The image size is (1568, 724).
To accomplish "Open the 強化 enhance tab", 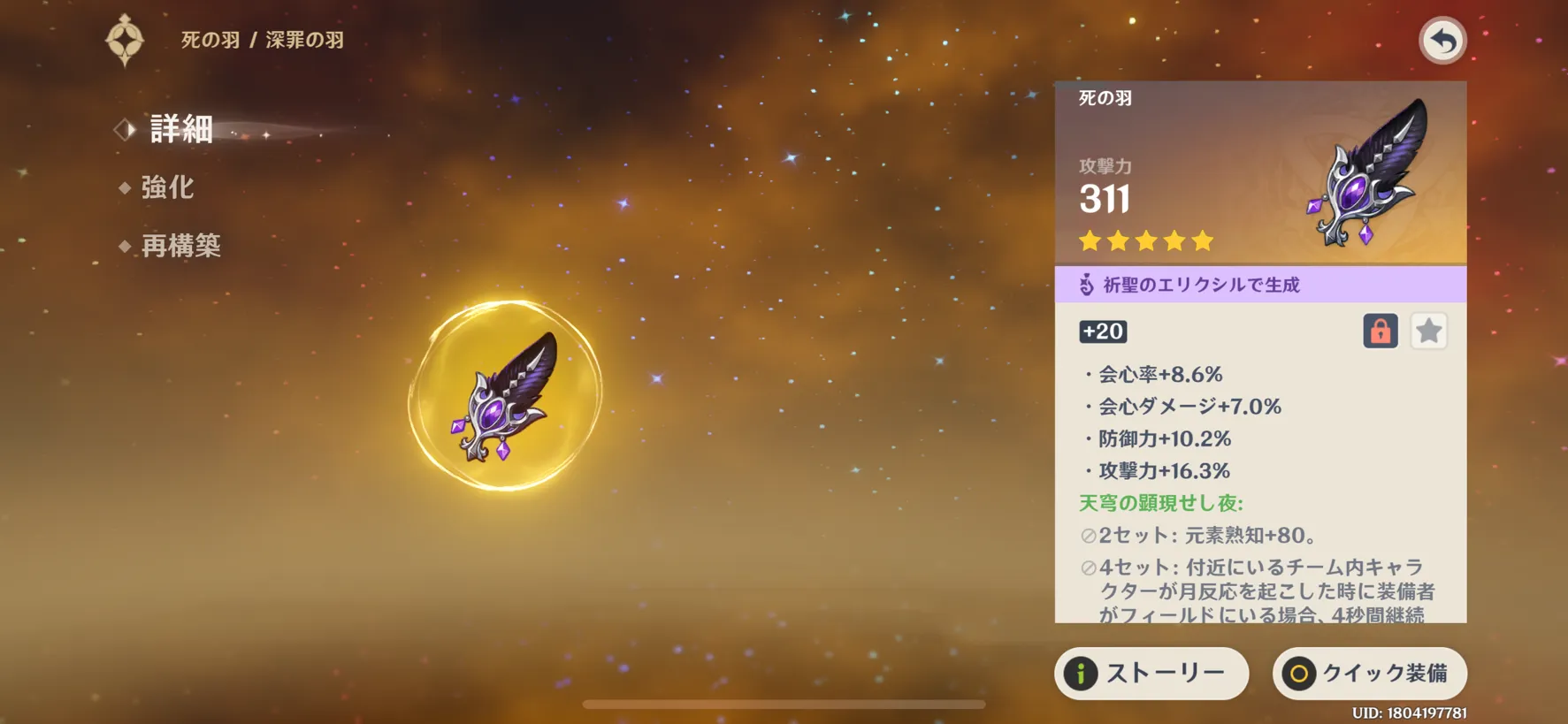I will (x=167, y=187).
